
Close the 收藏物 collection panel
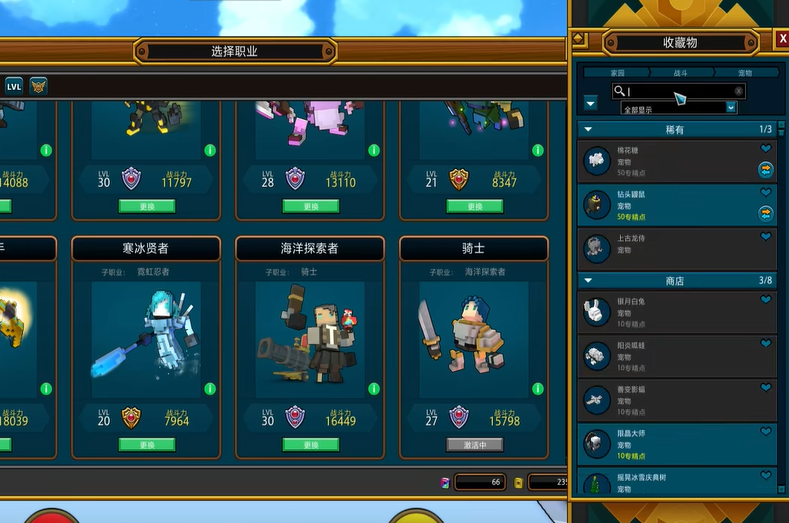pyautogui.click(x=782, y=40)
